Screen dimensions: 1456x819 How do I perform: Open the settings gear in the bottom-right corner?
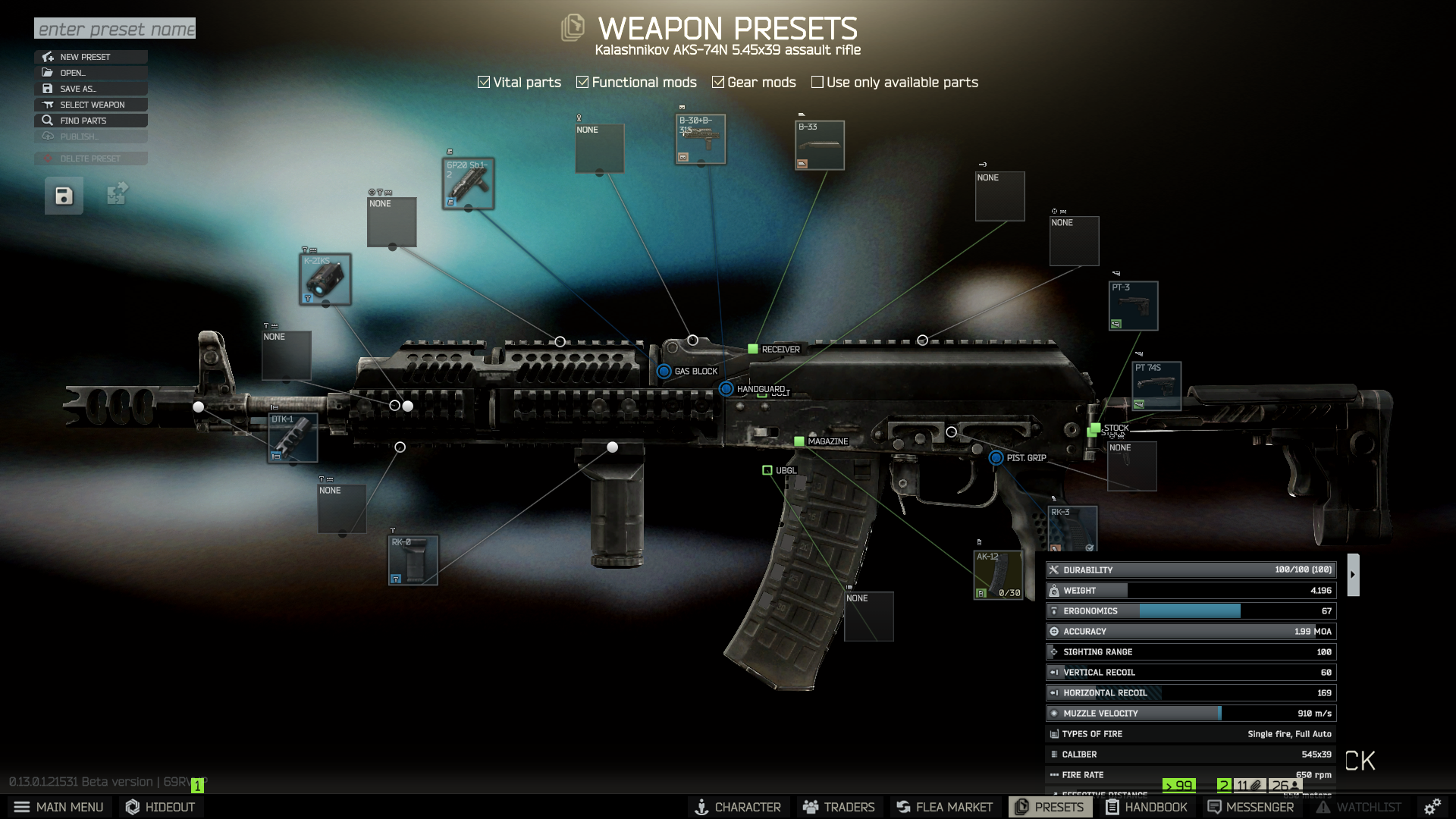pyautogui.click(x=1432, y=806)
